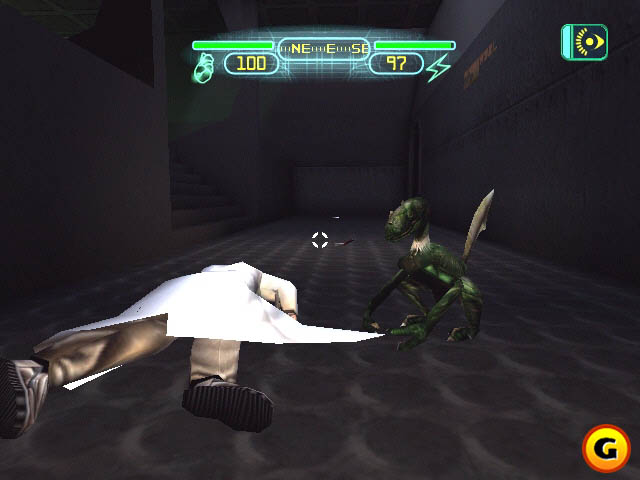Select the lightning bolt energy icon
Image resolution: width=640 pixels, height=480 pixels.
438,68
